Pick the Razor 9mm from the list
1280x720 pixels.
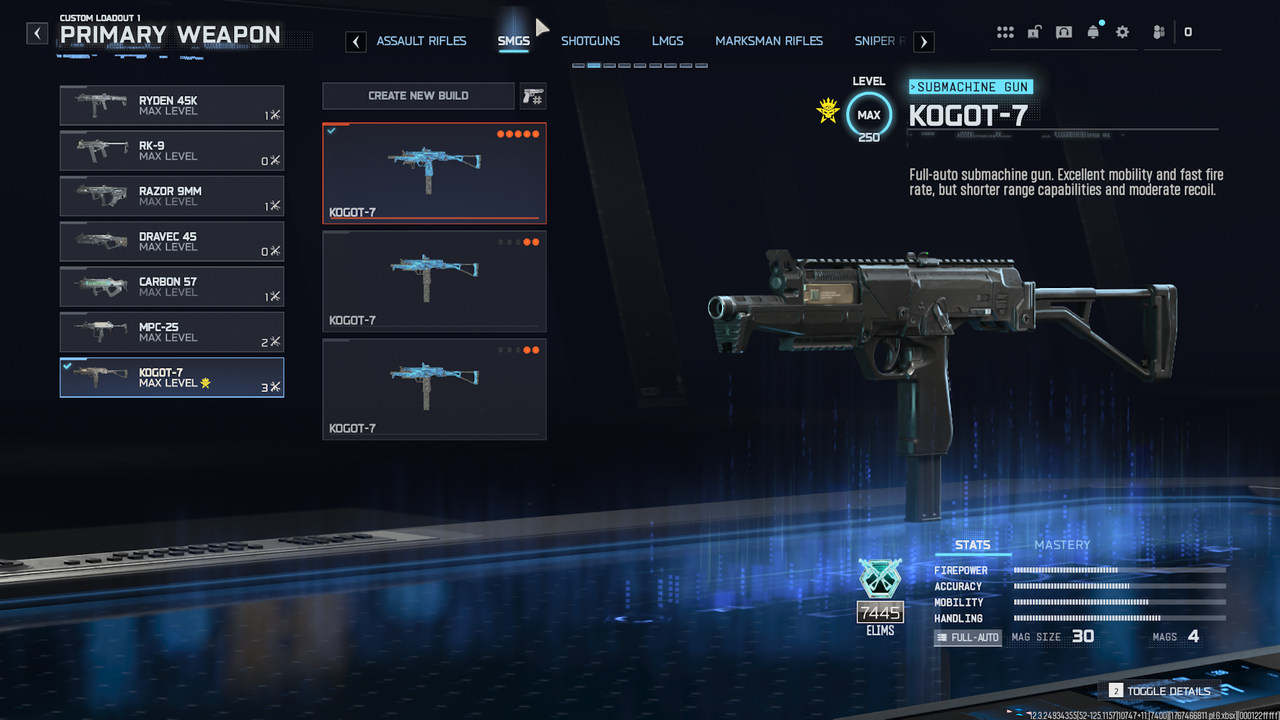tap(171, 196)
